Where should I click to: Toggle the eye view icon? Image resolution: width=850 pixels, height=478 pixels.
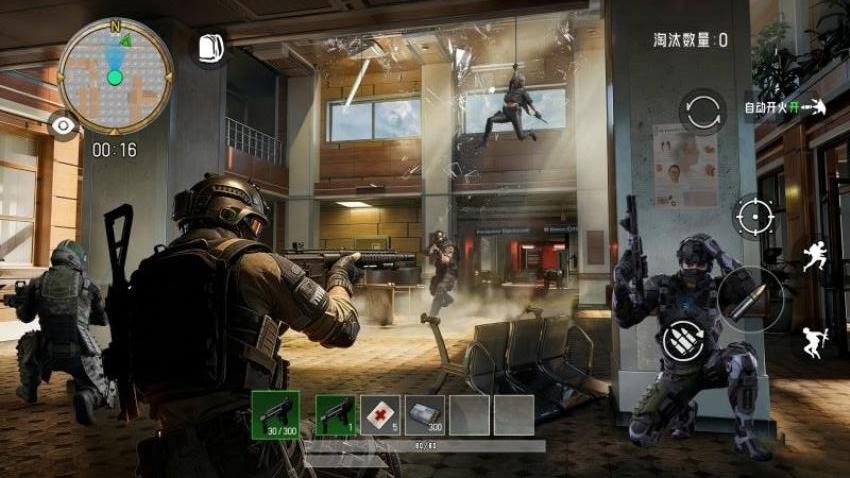(x=65, y=125)
